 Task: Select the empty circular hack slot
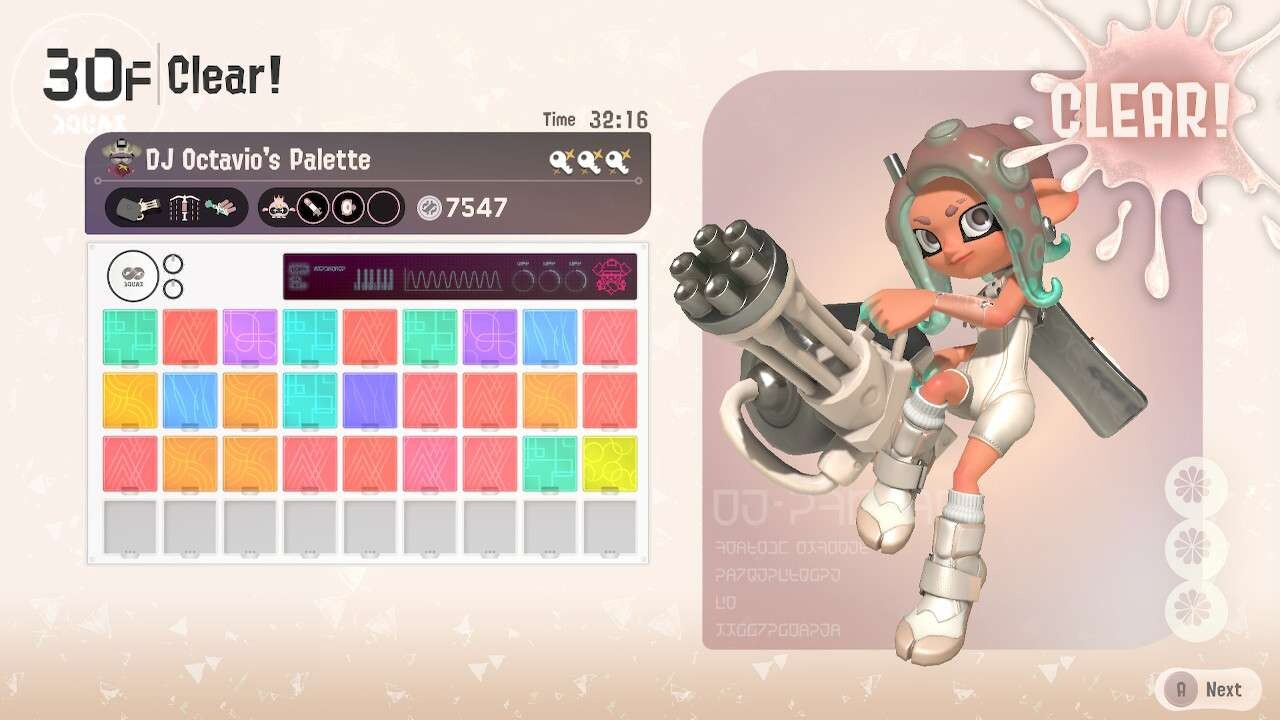(382, 207)
